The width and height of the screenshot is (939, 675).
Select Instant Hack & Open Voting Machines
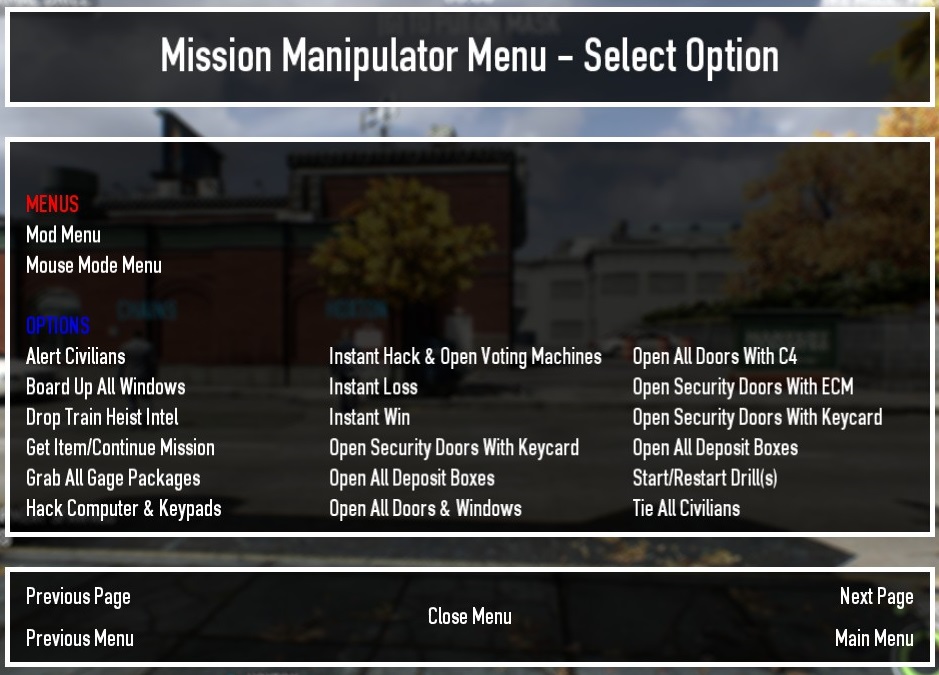tap(465, 357)
